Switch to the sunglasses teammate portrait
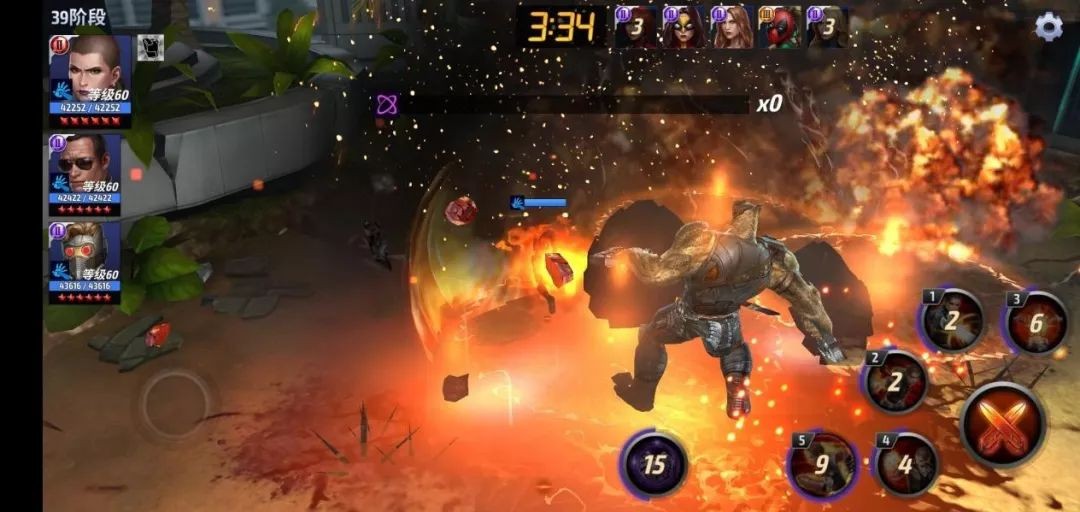Screen dimensions: 1080x512 click(85, 164)
